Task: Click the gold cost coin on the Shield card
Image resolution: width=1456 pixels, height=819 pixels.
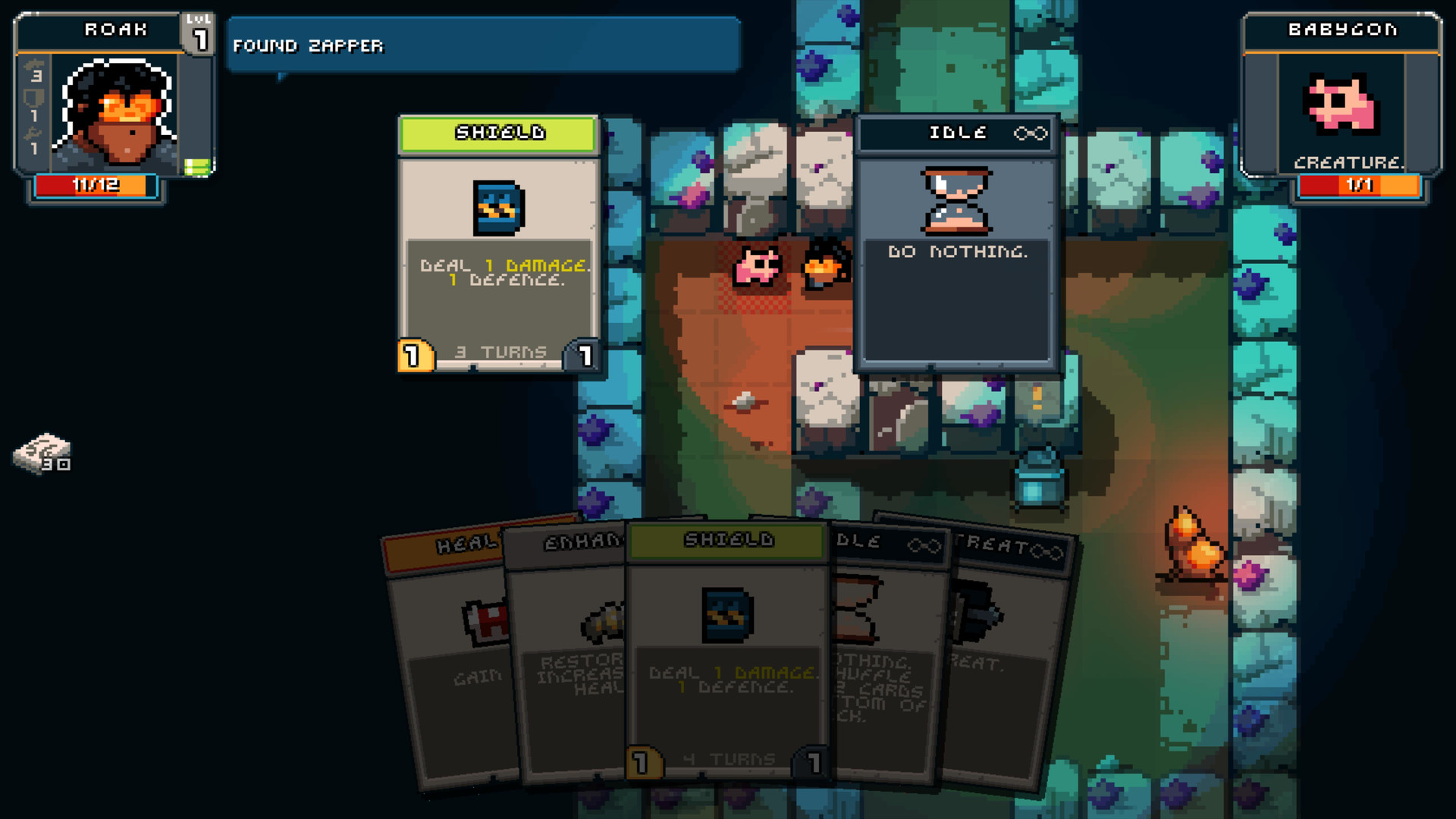Action: pos(416,353)
